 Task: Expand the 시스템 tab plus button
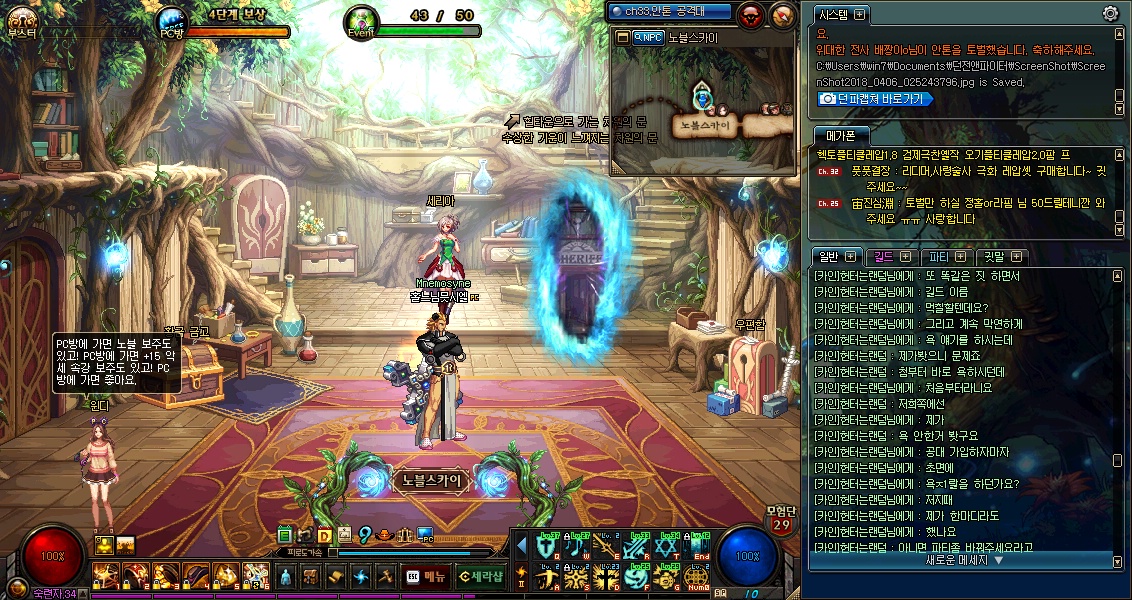[x=860, y=15]
